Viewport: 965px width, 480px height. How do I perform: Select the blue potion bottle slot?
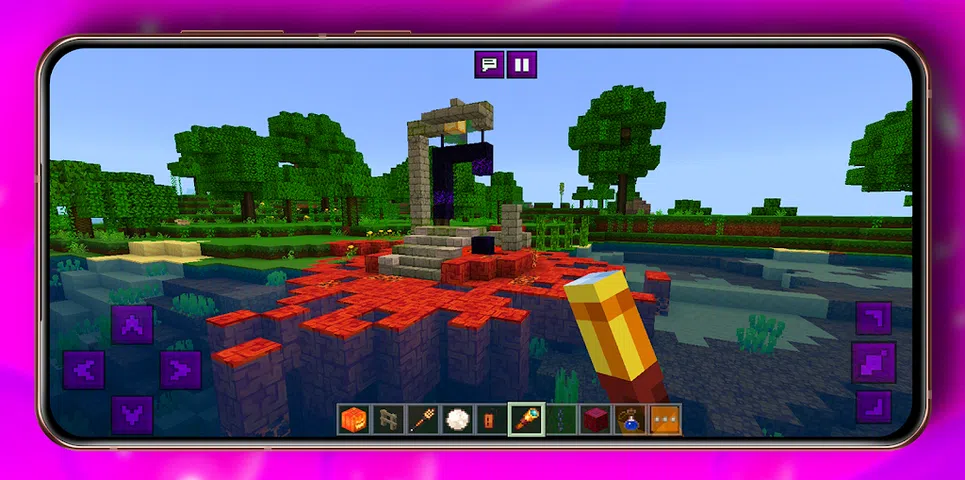click(x=630, y=419)
